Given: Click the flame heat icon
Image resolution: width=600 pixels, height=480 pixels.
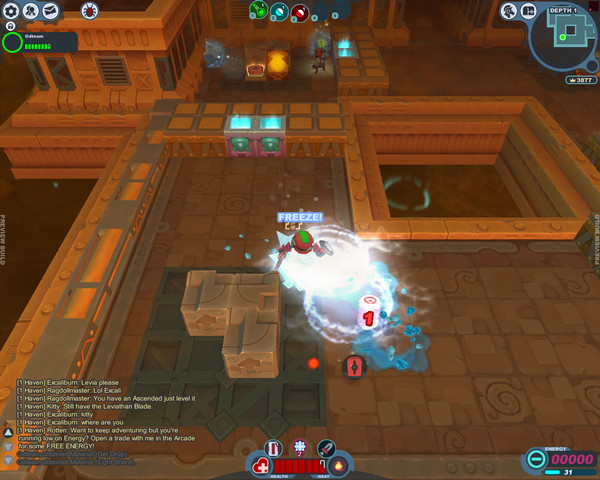Looking at the screenshot, I should [x=340, y=466].
